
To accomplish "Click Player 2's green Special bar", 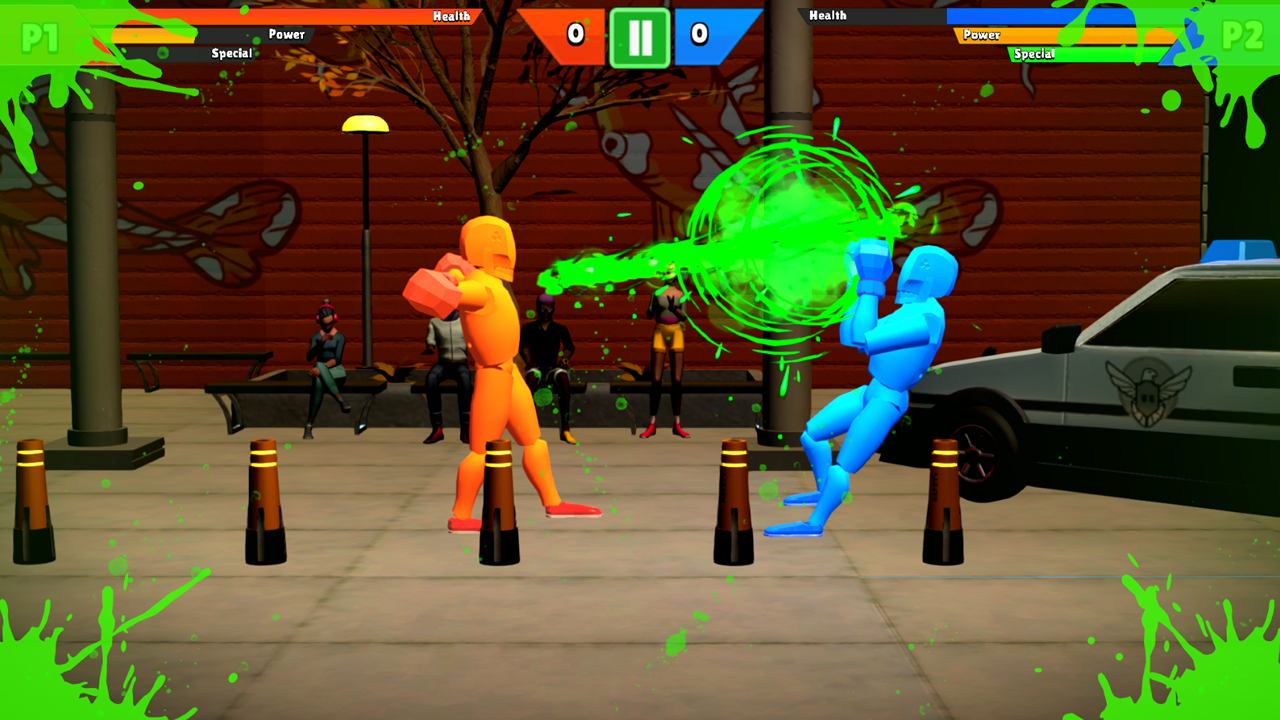I will (1120, 53).
